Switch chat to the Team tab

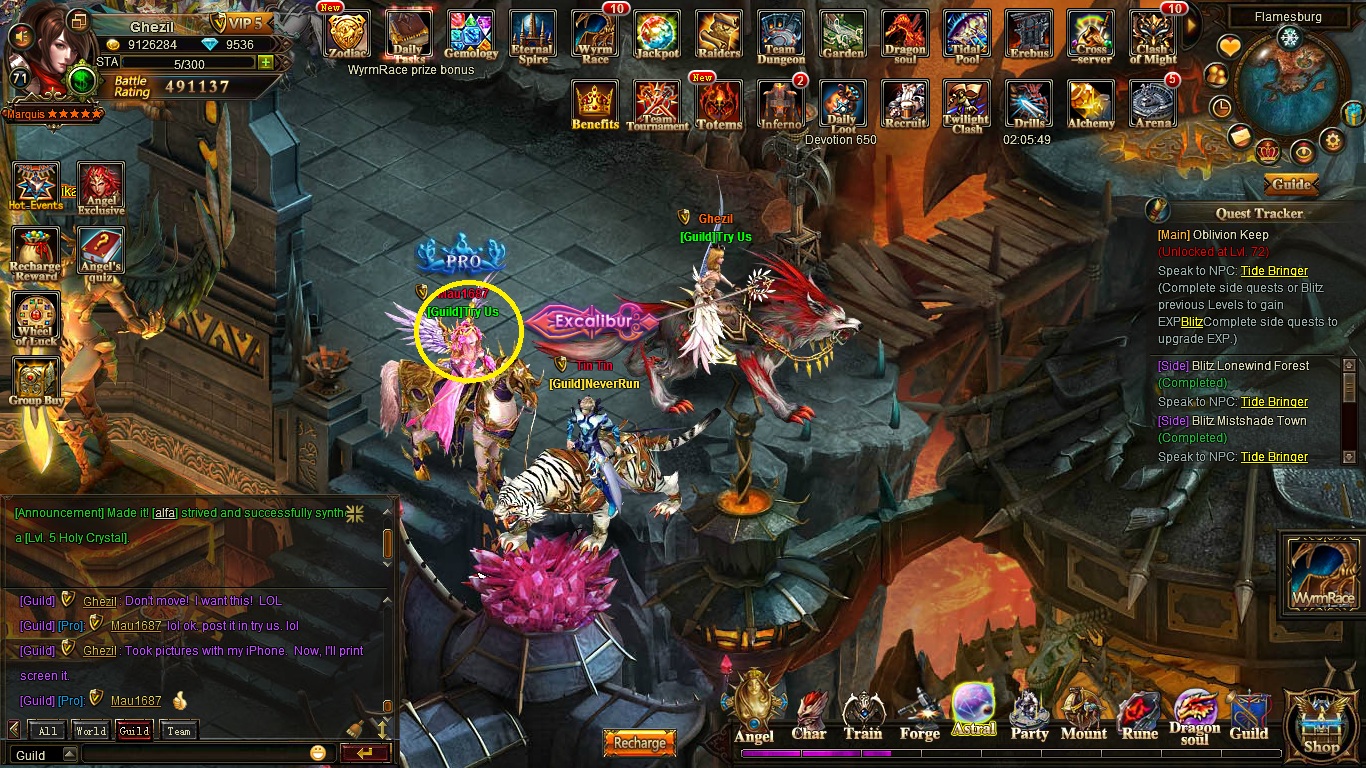(x=179, y=731)
